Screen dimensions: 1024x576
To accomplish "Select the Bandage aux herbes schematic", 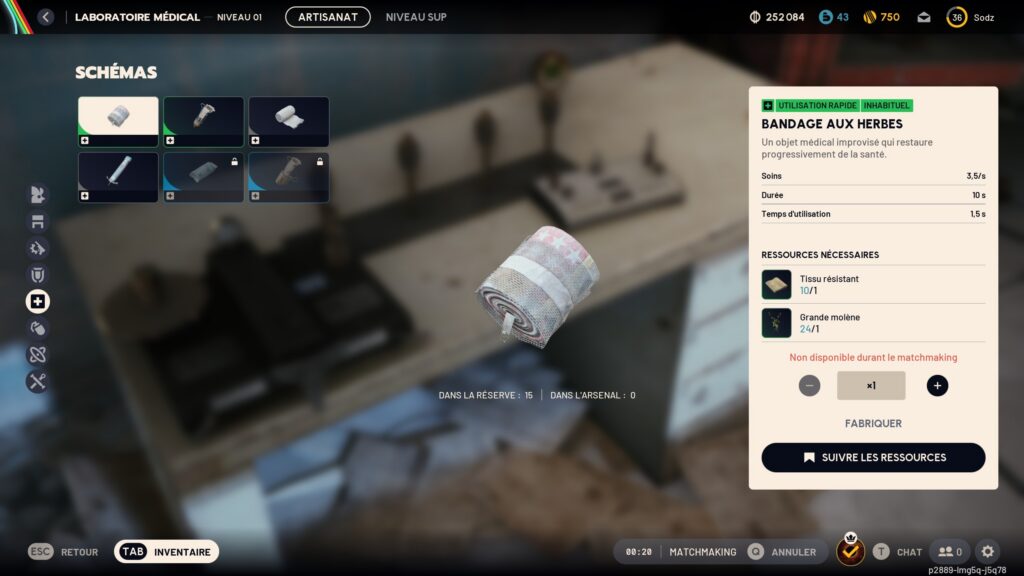I will (118, 121).
